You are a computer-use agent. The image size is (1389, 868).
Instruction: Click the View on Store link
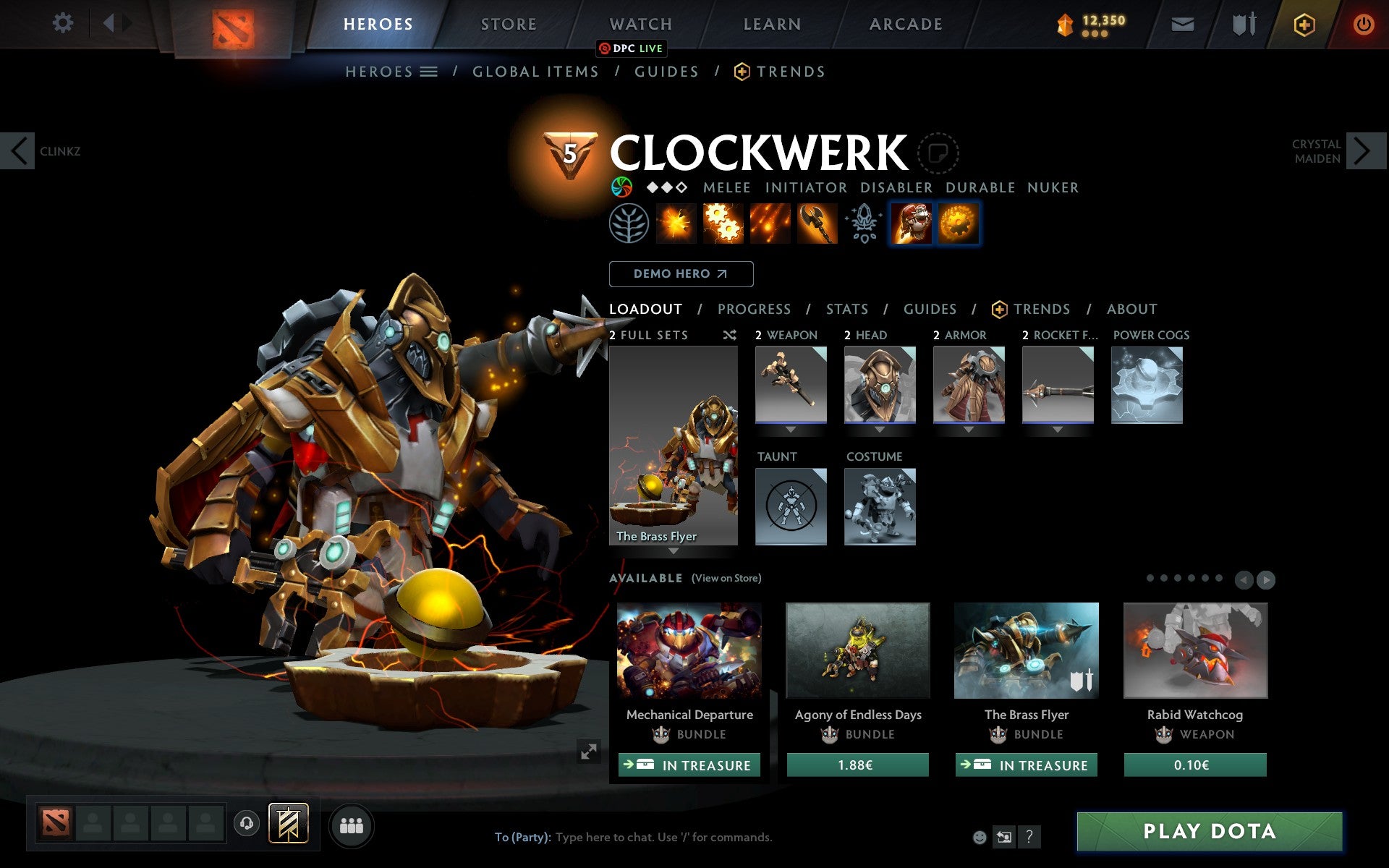pyautogui.click(x=726, y=579)
